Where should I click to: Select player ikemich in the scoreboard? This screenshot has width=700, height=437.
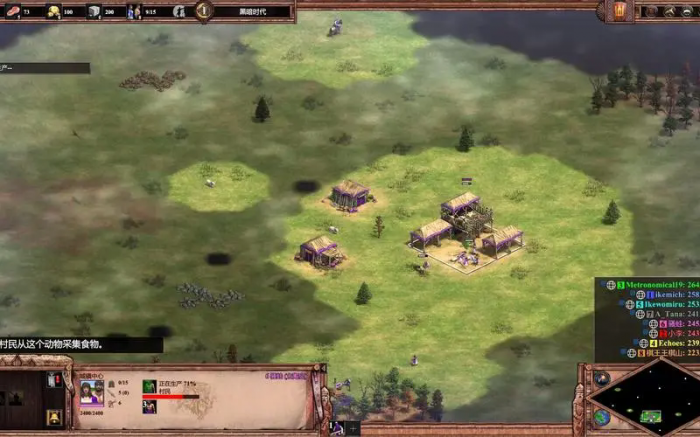667,295
